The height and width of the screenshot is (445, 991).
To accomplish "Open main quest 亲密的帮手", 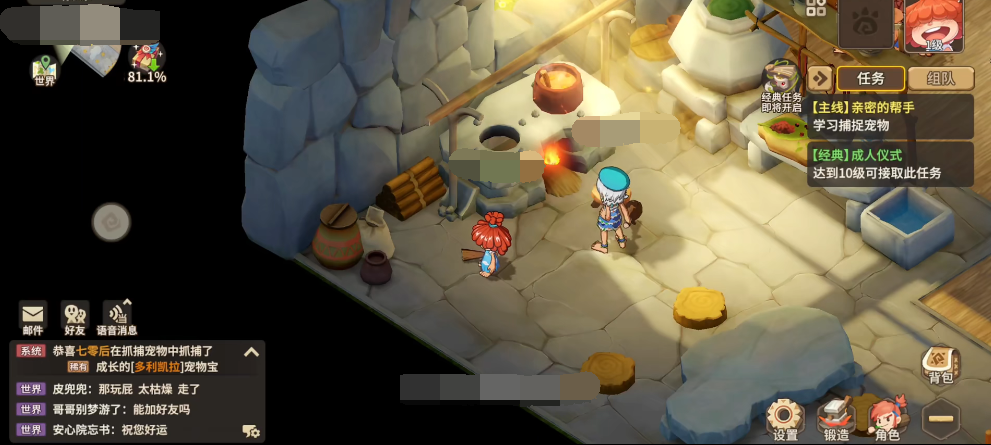I will click(890, 116).
